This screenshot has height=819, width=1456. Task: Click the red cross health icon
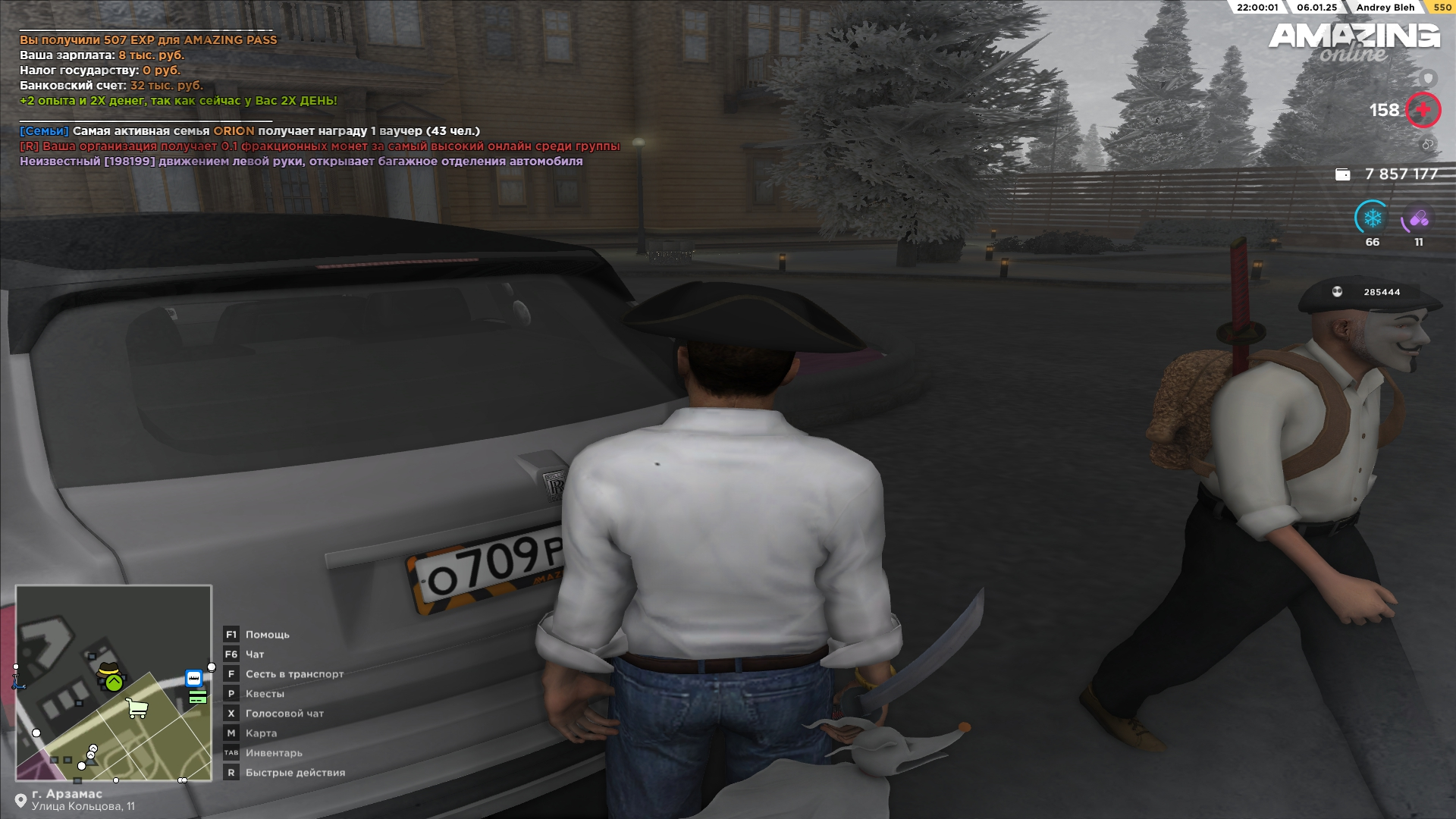[1423, 110]
